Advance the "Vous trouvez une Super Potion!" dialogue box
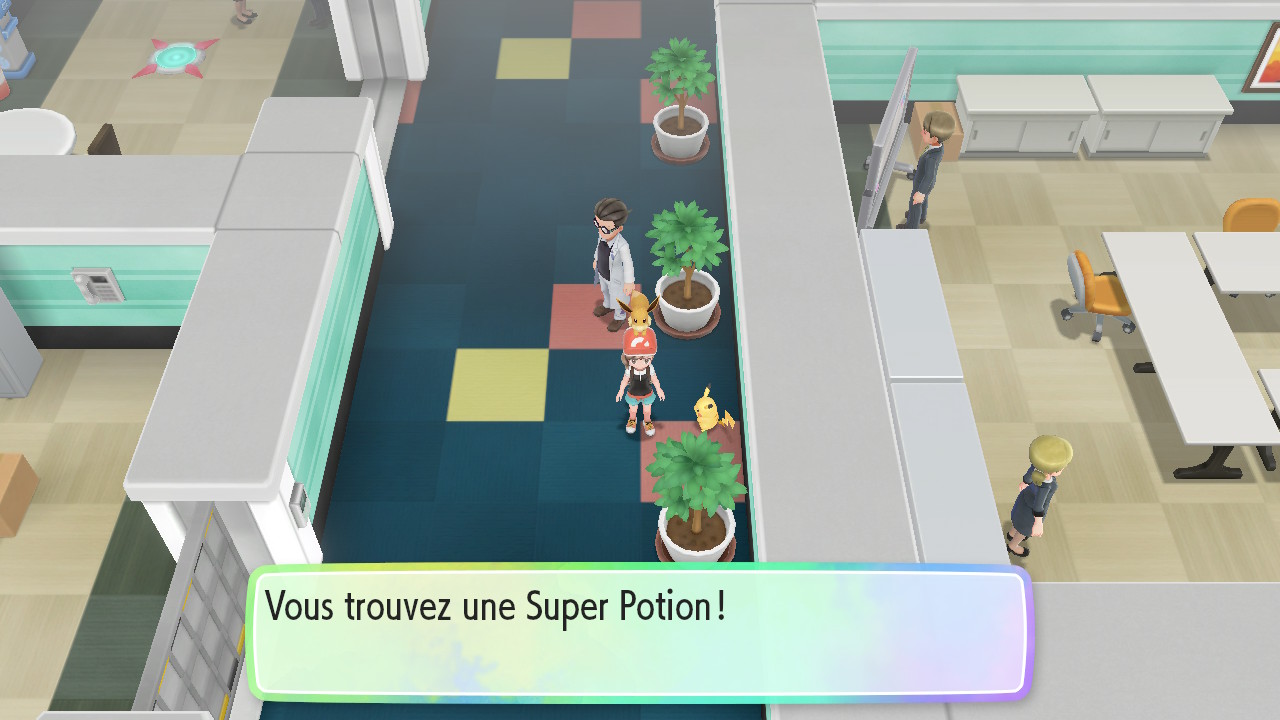 pyautogui.click(x=640, y=632)
